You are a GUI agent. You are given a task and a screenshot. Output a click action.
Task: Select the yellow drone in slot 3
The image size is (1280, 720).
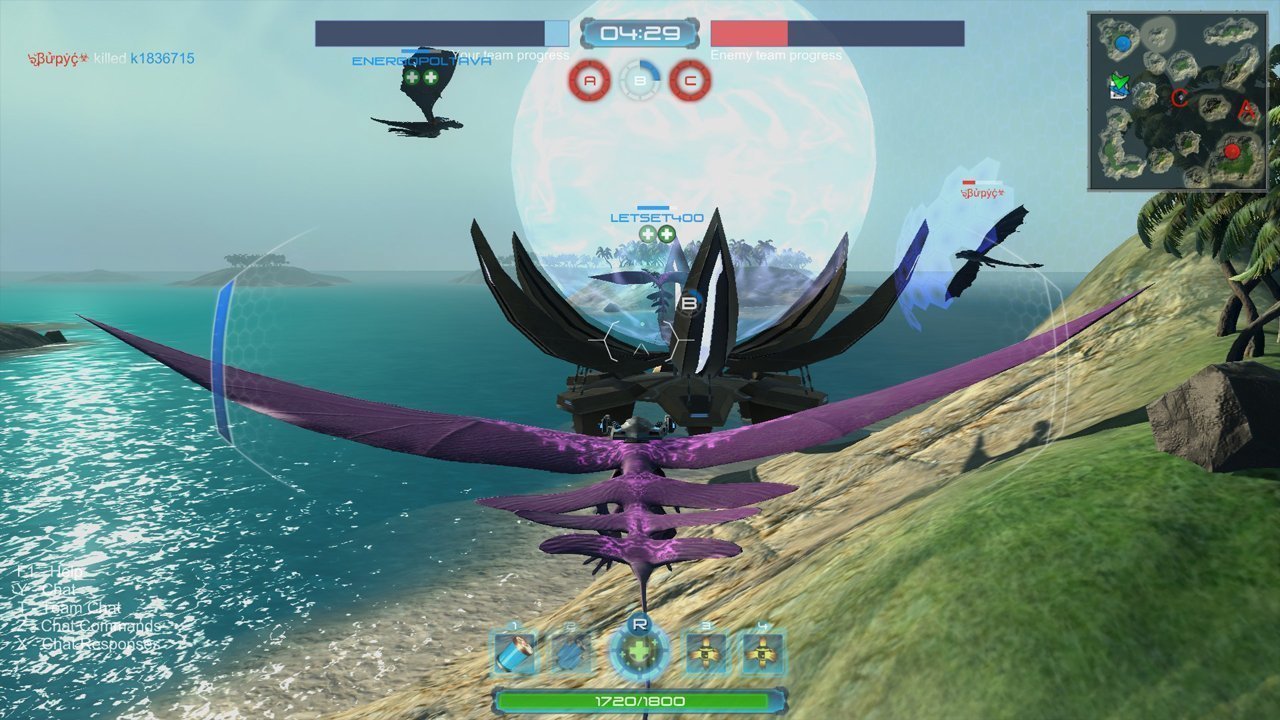point(707,654)
